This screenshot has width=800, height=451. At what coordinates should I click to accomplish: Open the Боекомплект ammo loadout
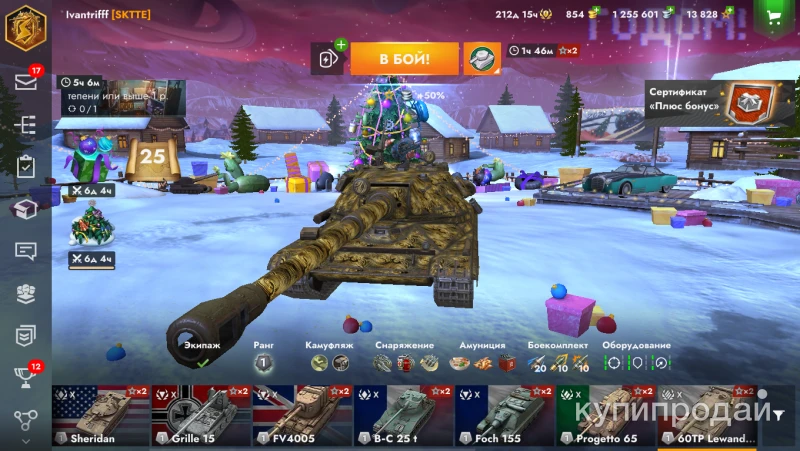[x=557, y=357]
